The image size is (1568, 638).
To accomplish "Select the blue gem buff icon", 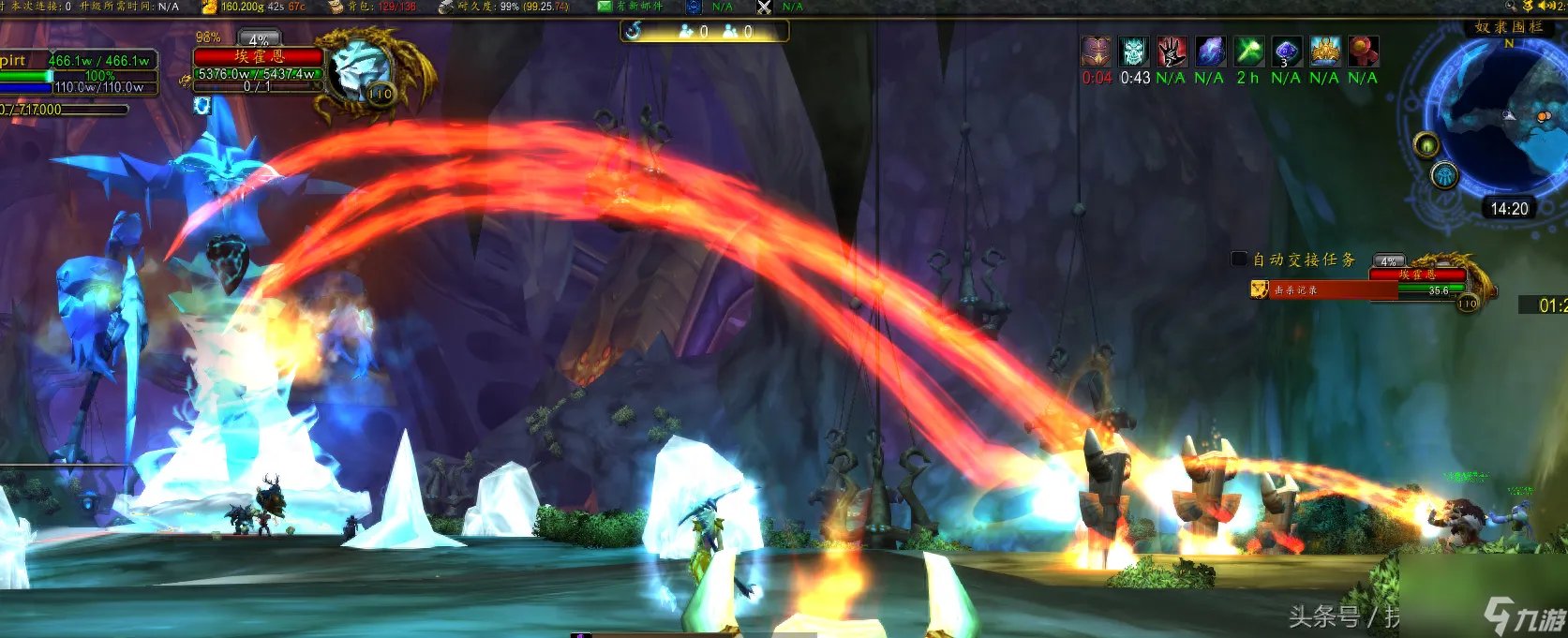I will pyautogui.click(x=1286, y=51).
